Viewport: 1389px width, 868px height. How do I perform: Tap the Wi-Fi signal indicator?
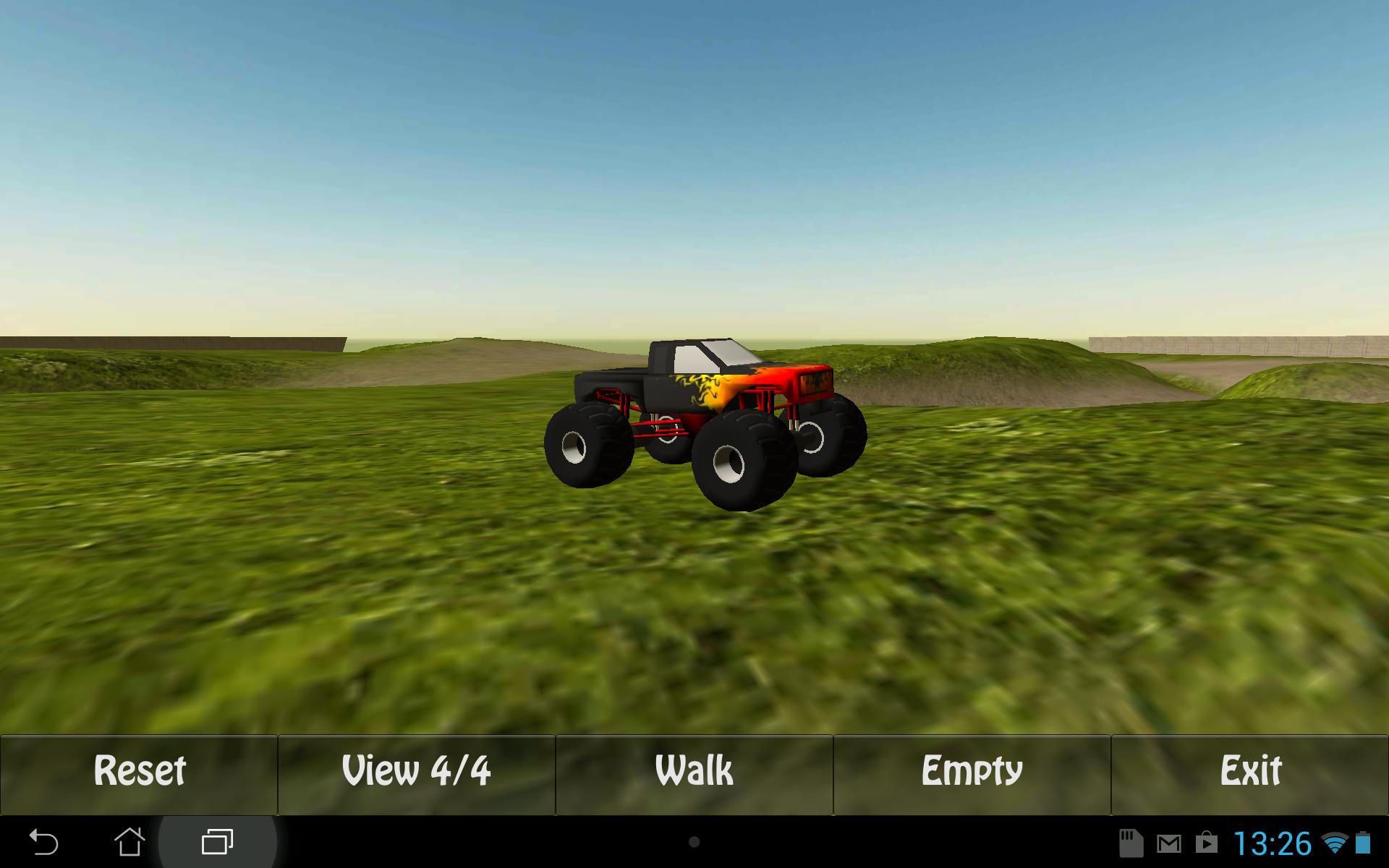(1334, 843)
